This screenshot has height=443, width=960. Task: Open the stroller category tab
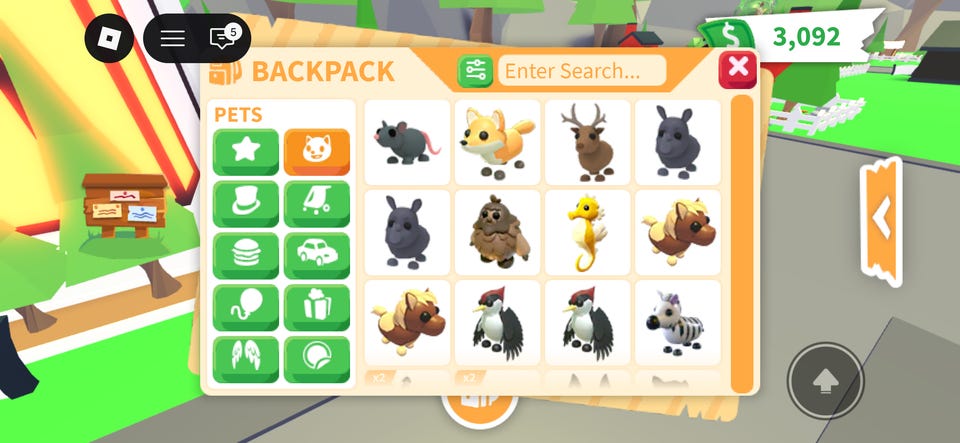pos(317,204)
